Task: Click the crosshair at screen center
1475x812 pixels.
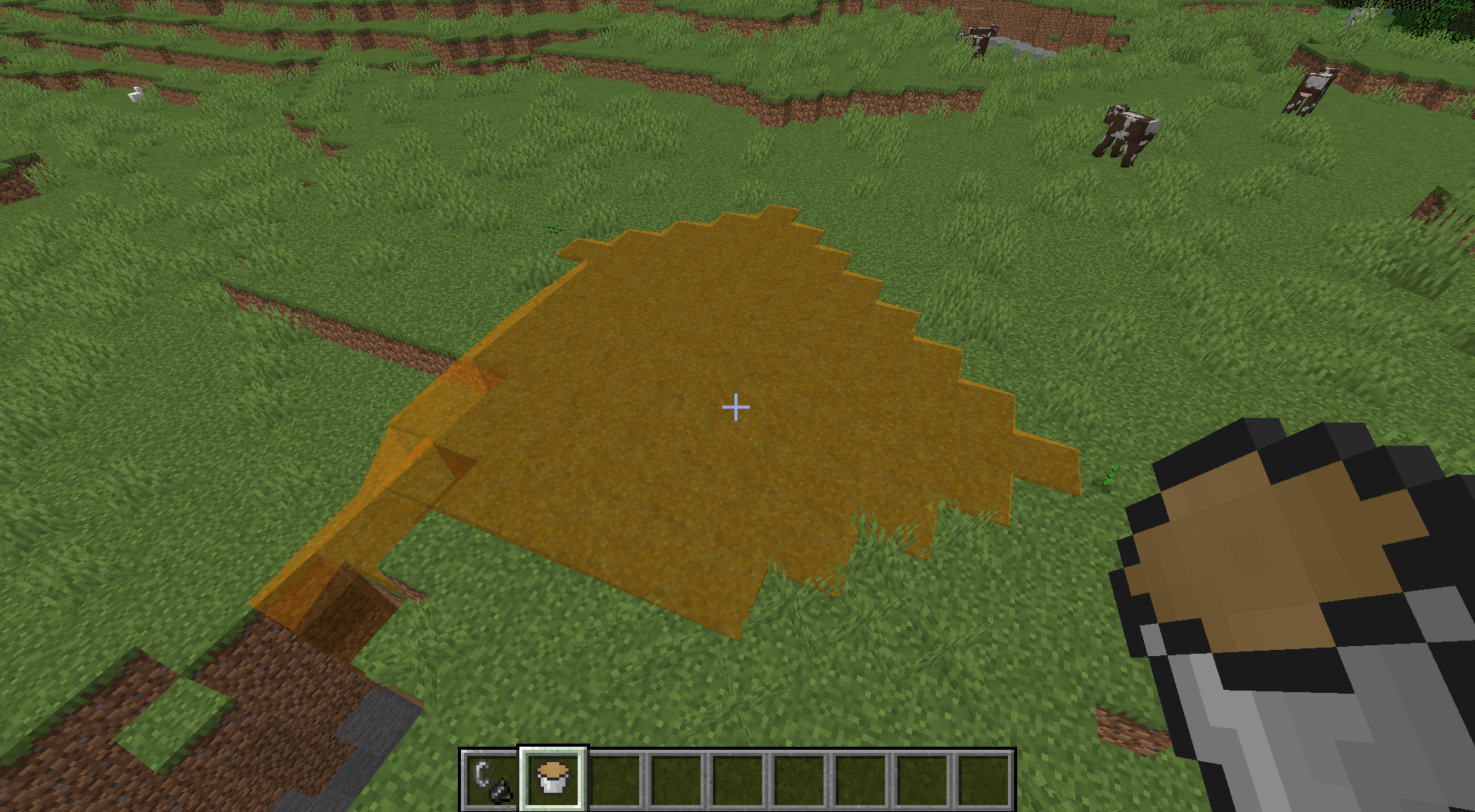Action: click(735, 406)
